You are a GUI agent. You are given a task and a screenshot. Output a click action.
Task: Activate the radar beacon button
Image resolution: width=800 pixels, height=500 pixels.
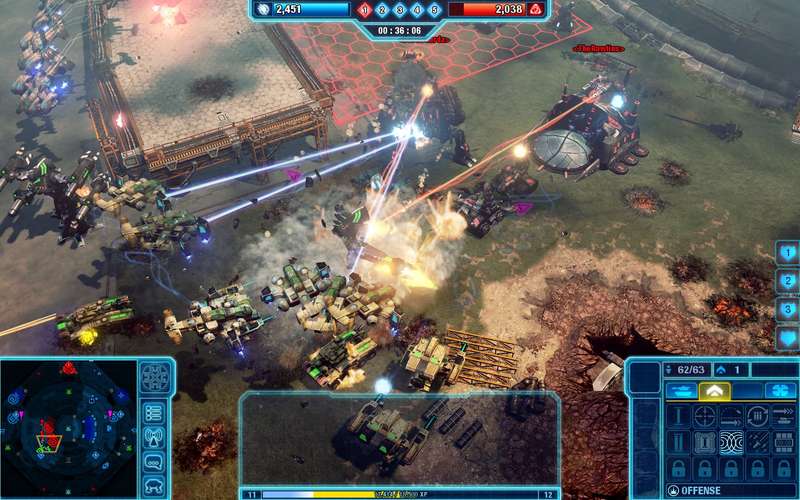(154, 437)
